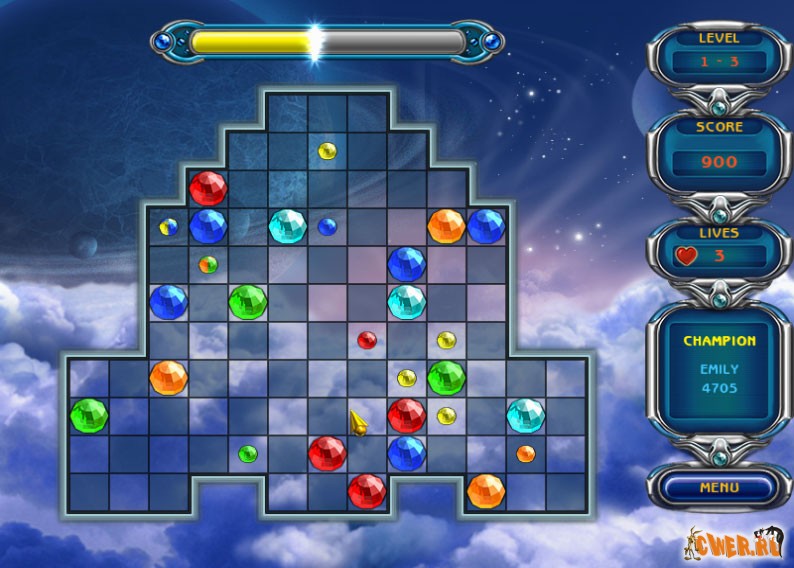Select the cyan gem beside the small blue gem
Image resolution: width=794 pixels, height=568 pixels.
(x=287, y=226)
